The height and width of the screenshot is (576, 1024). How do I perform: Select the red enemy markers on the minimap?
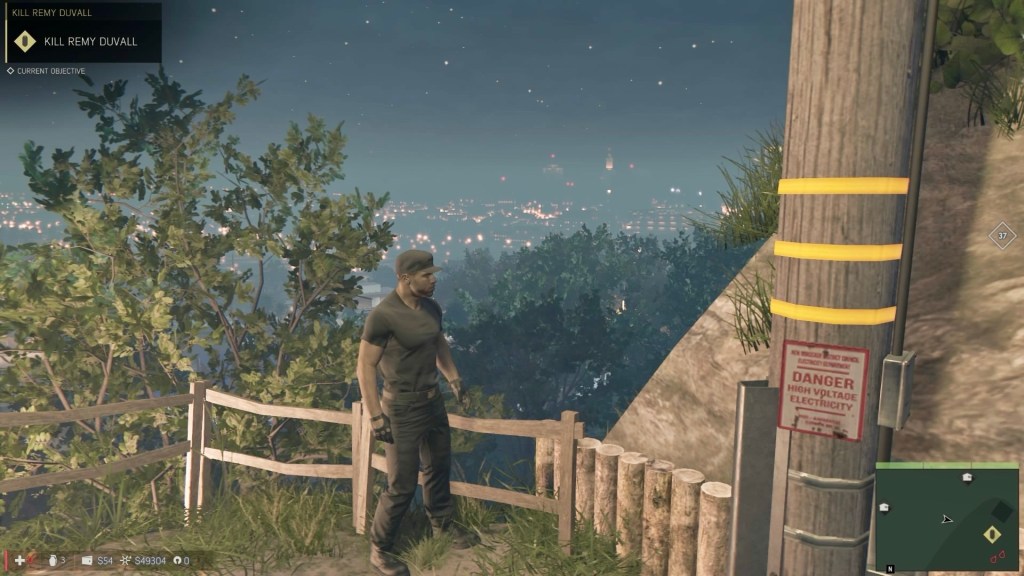pos(997,555)
